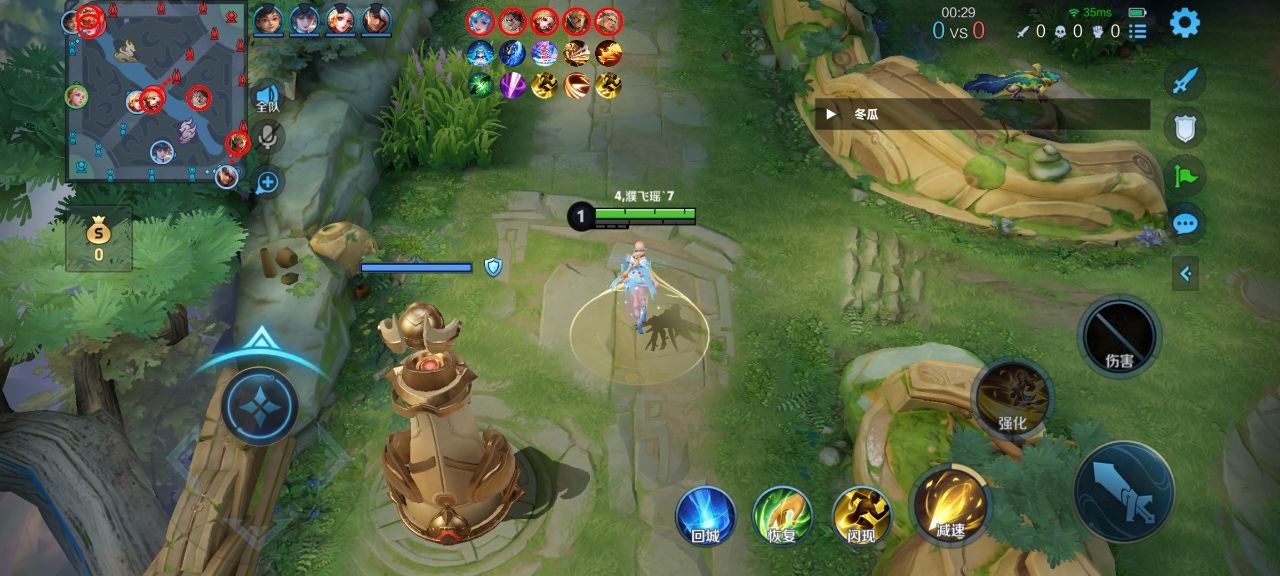Open the settings gear menu
Image resolution: width=1280 pixels, height=576 pixels.
(x=1185, y=22)
